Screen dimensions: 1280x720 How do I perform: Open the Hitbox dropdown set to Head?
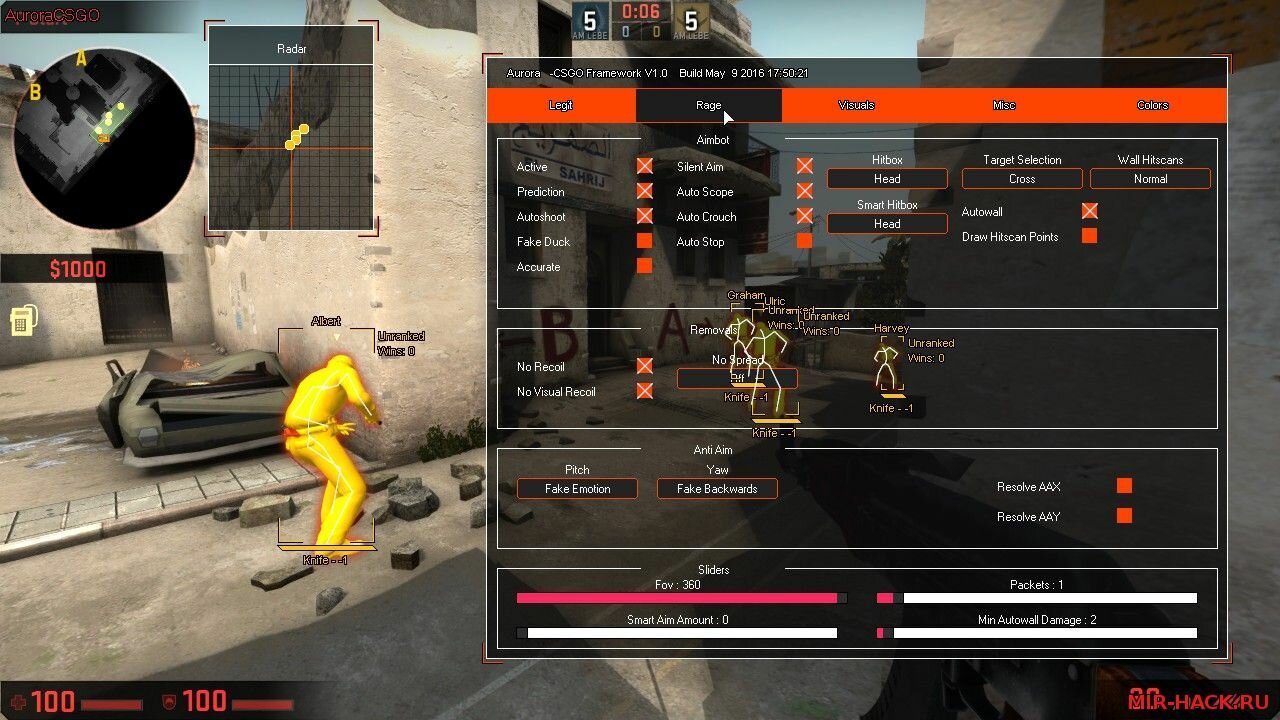(887, 179)
